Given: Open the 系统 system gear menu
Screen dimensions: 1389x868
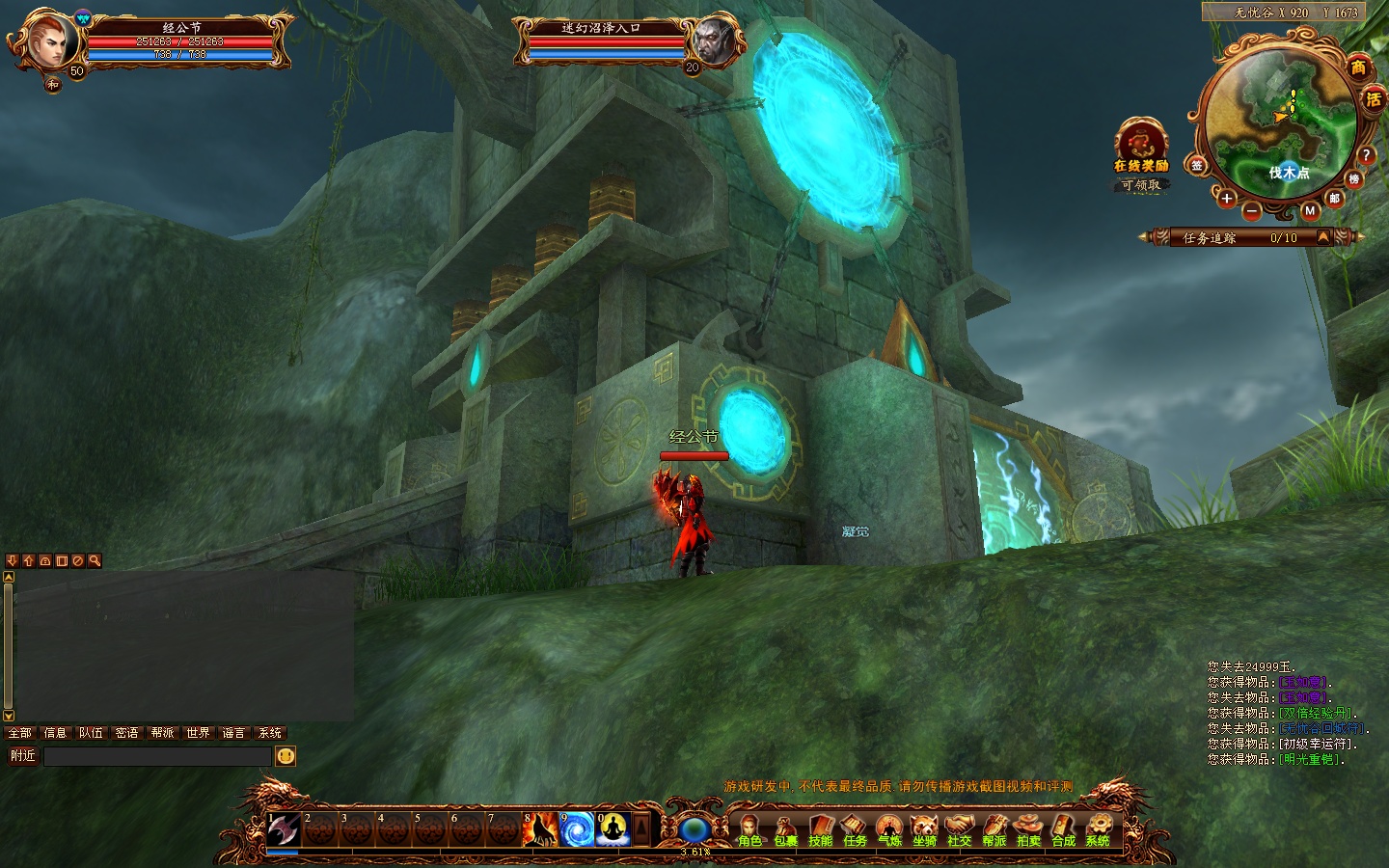Looking at the screenshot, I should tap(1098, 828).
